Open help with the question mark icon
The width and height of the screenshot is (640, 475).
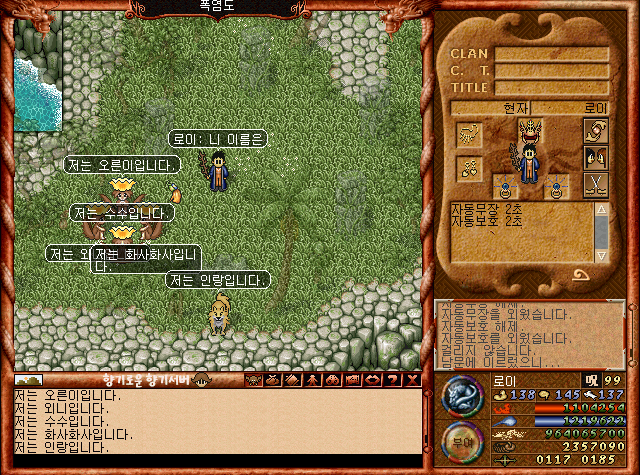(x=389, y=380)
